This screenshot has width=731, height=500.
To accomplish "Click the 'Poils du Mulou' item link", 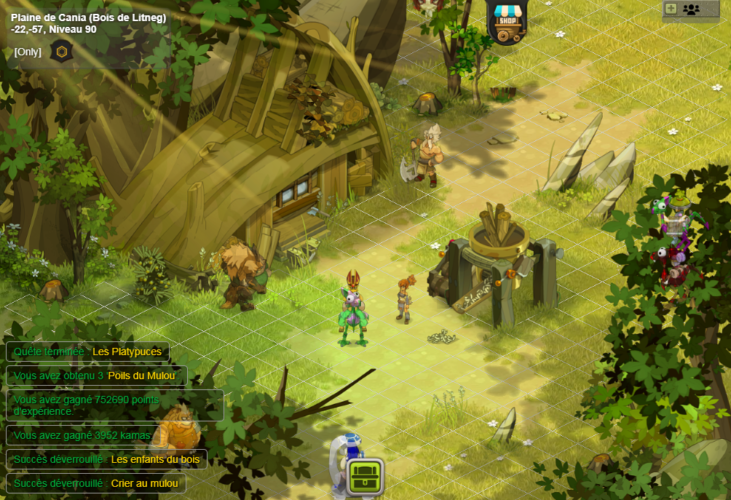I will (x=140, y=376).
